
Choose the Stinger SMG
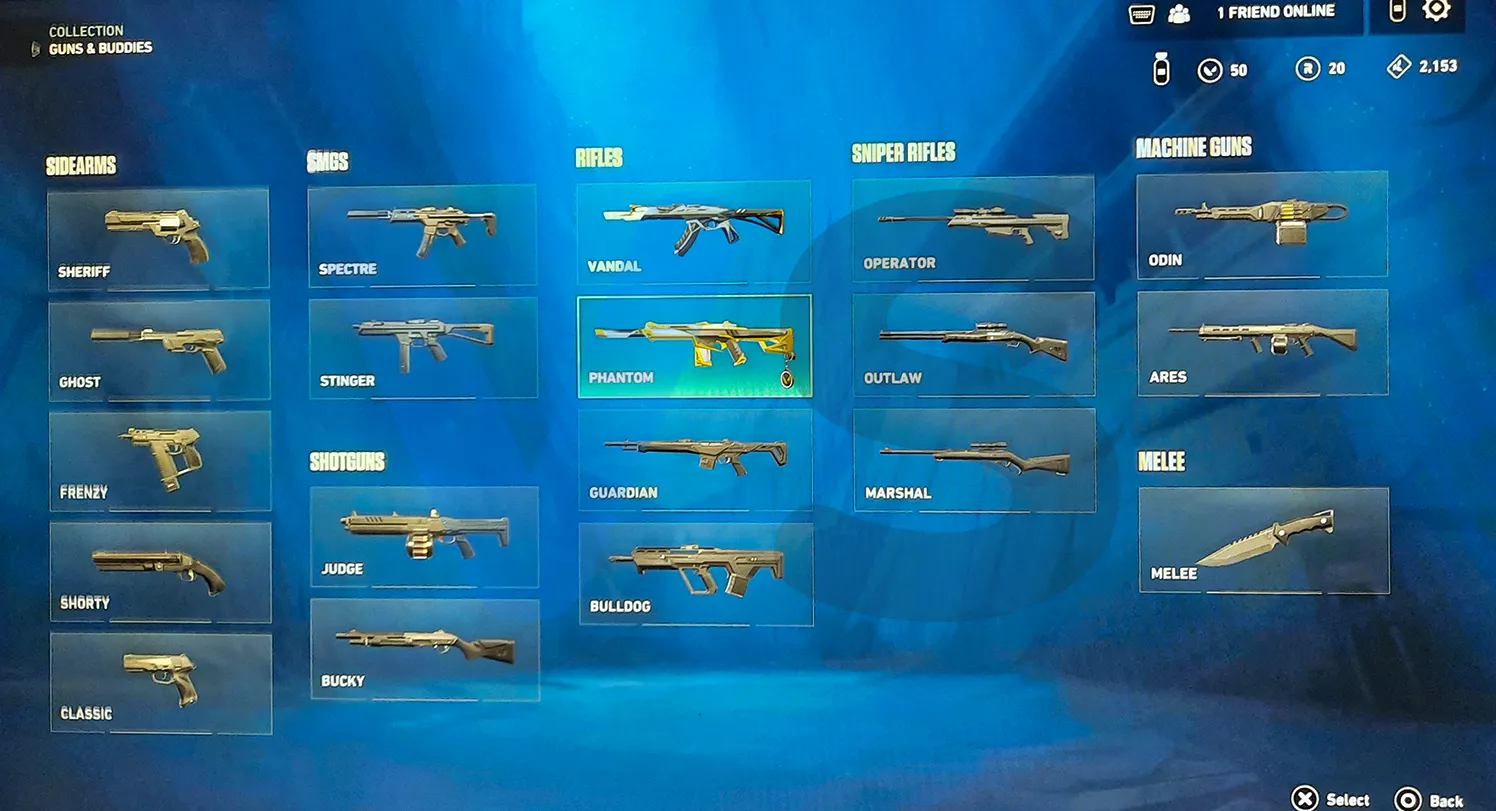click(x=423, y=348)
